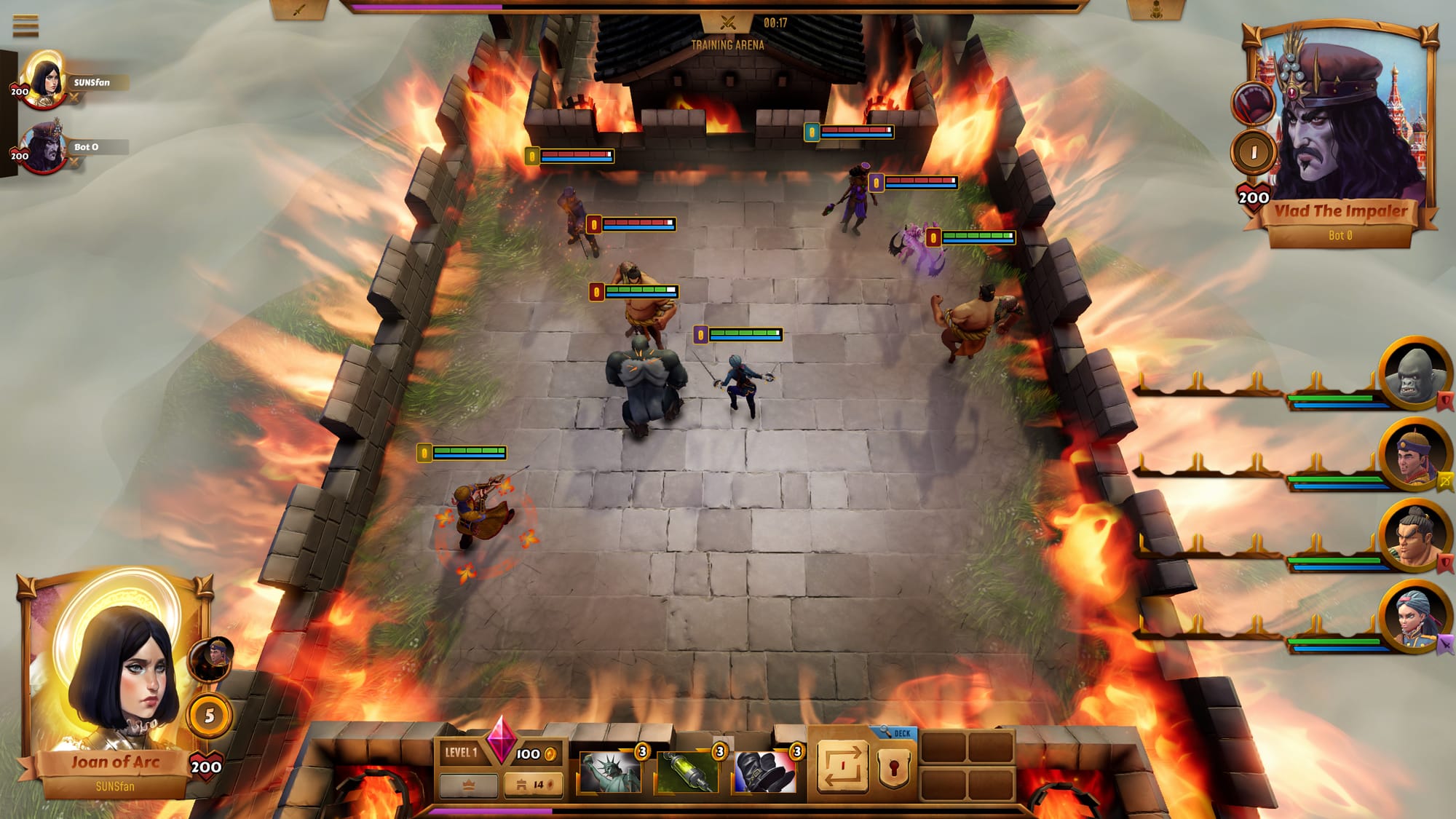
Task: Select Bot 0's player portrait
Action: (44, 146)
